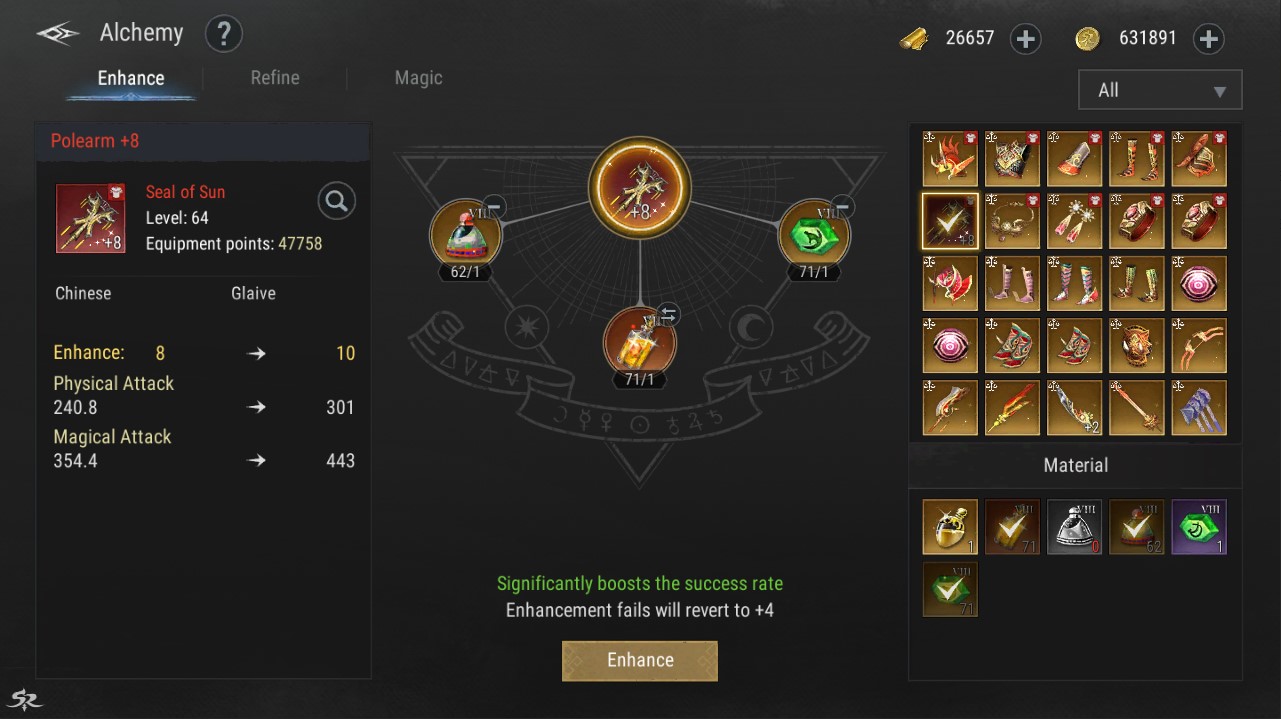Select the pearl necklace equipment slot
This screenshot has height=719, width=1281.
(1012, 221)
